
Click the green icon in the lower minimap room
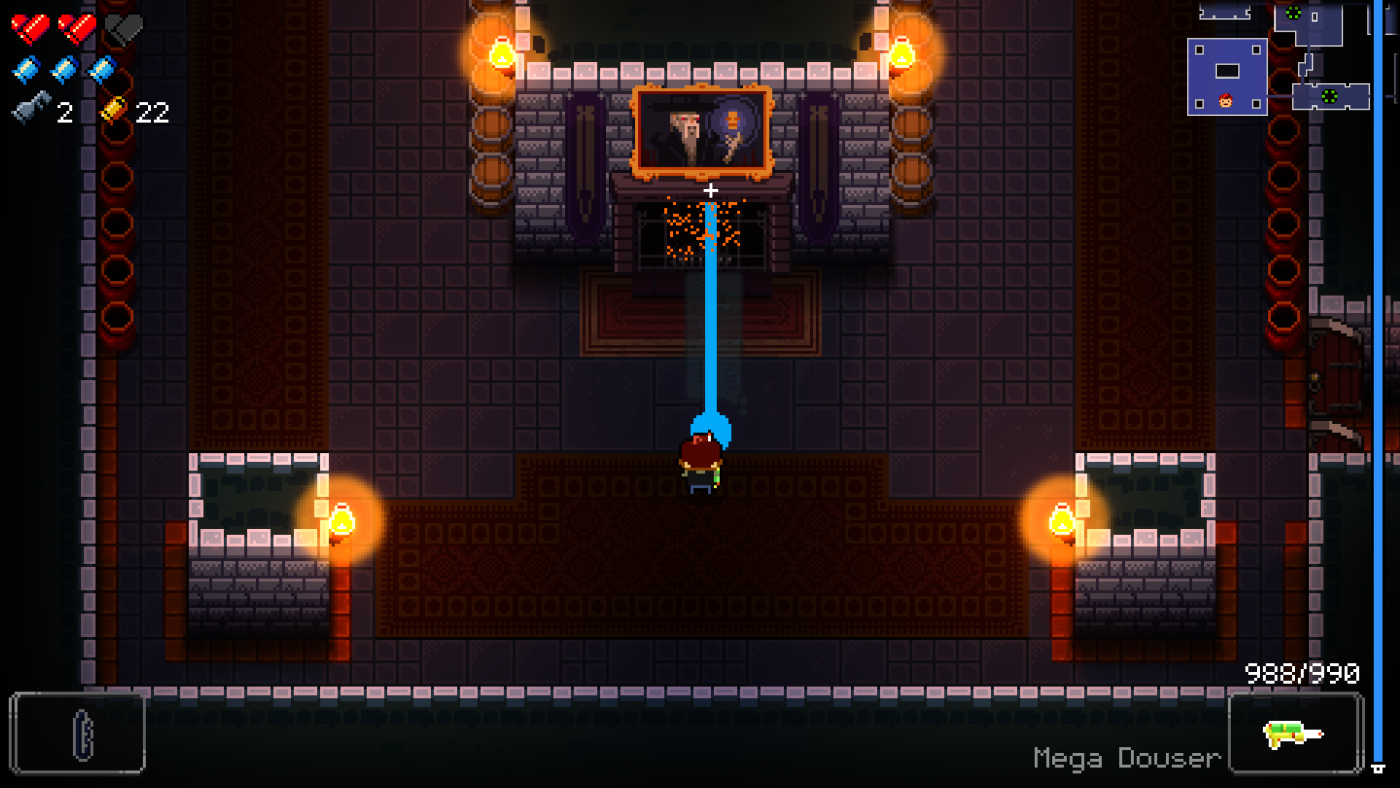(1328, 95)
